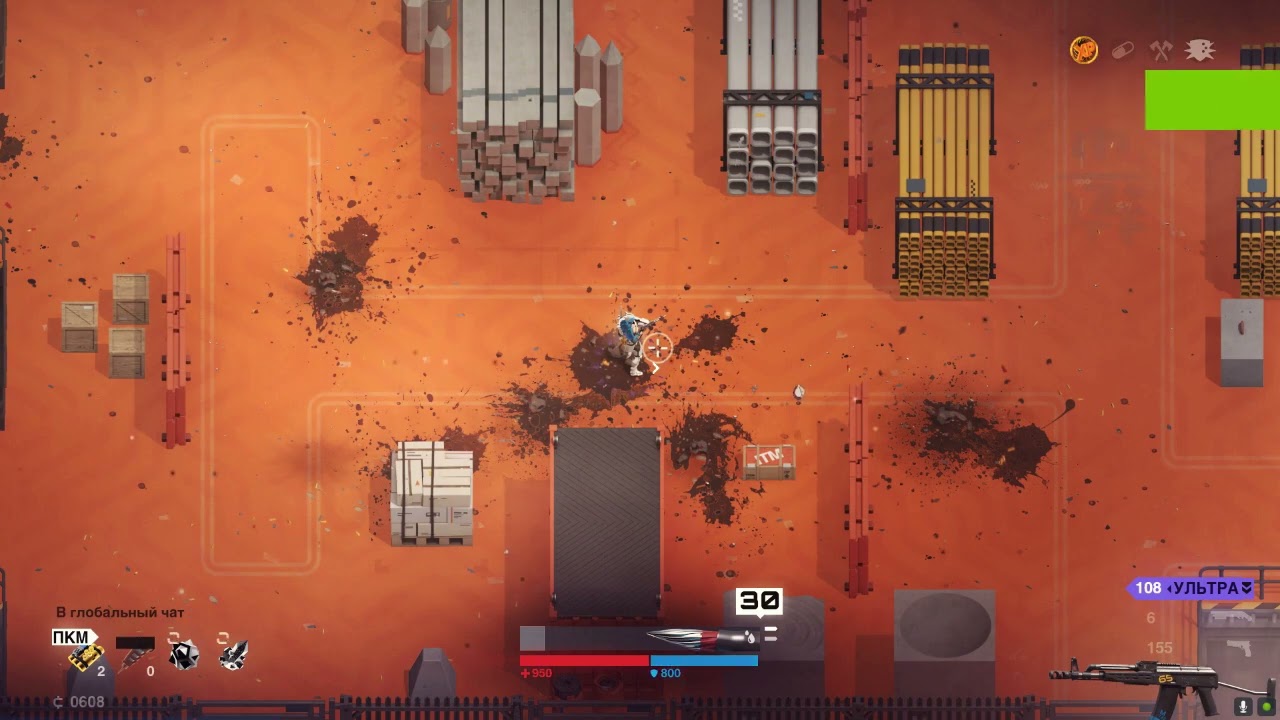Image resolution: width=1280 pixels, height=720 pixels.
Task: Select the pill buff icon
Action: tap(1123, 50)
